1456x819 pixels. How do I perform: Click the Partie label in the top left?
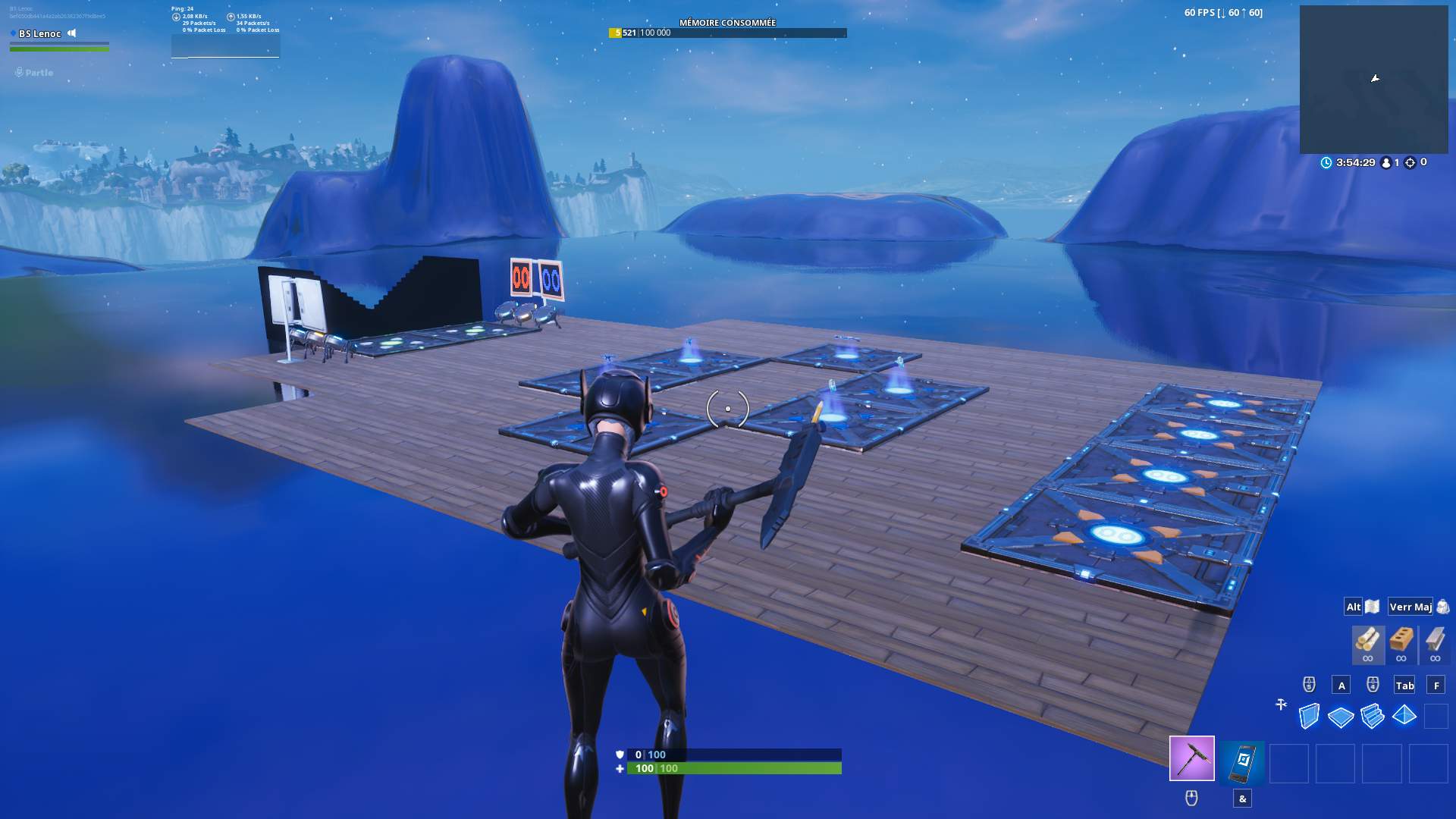pyautogui.click(x=38, y=72)
